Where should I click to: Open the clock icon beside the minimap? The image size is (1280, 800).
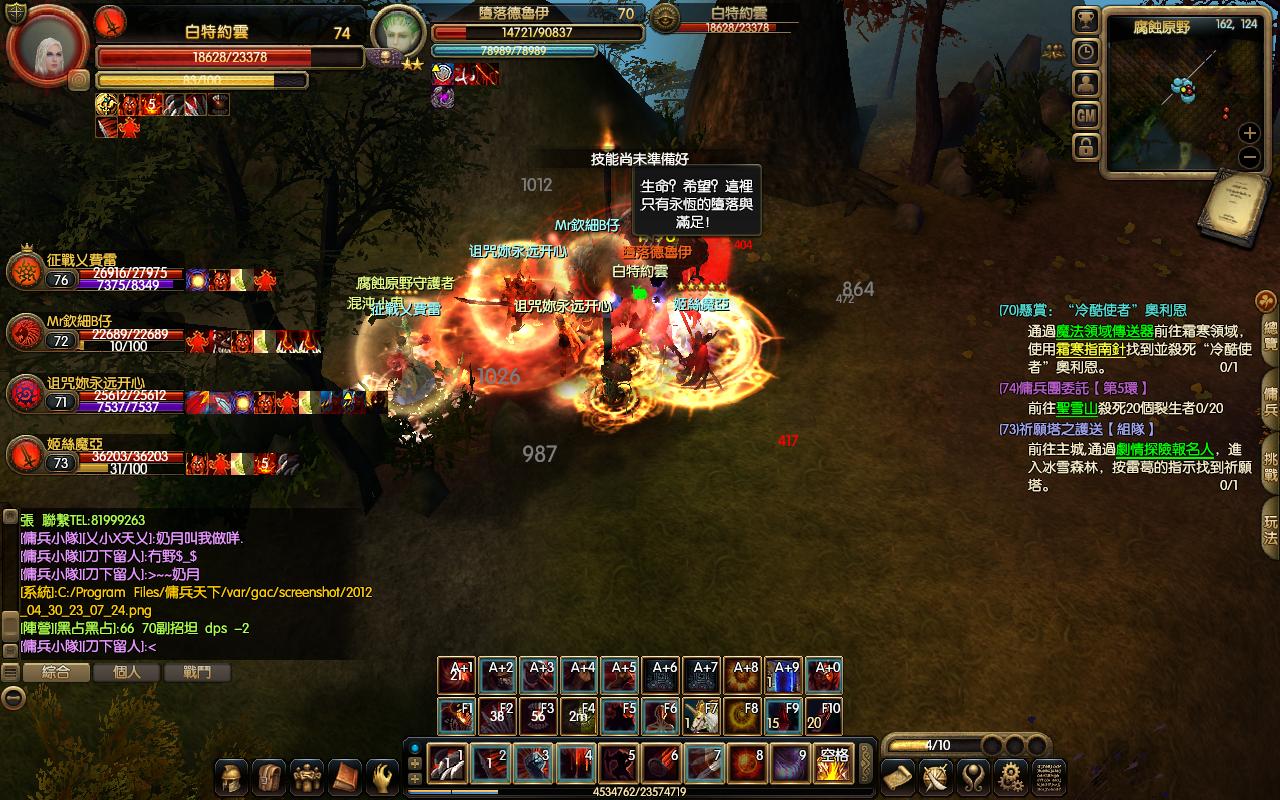click(1086, 52)
